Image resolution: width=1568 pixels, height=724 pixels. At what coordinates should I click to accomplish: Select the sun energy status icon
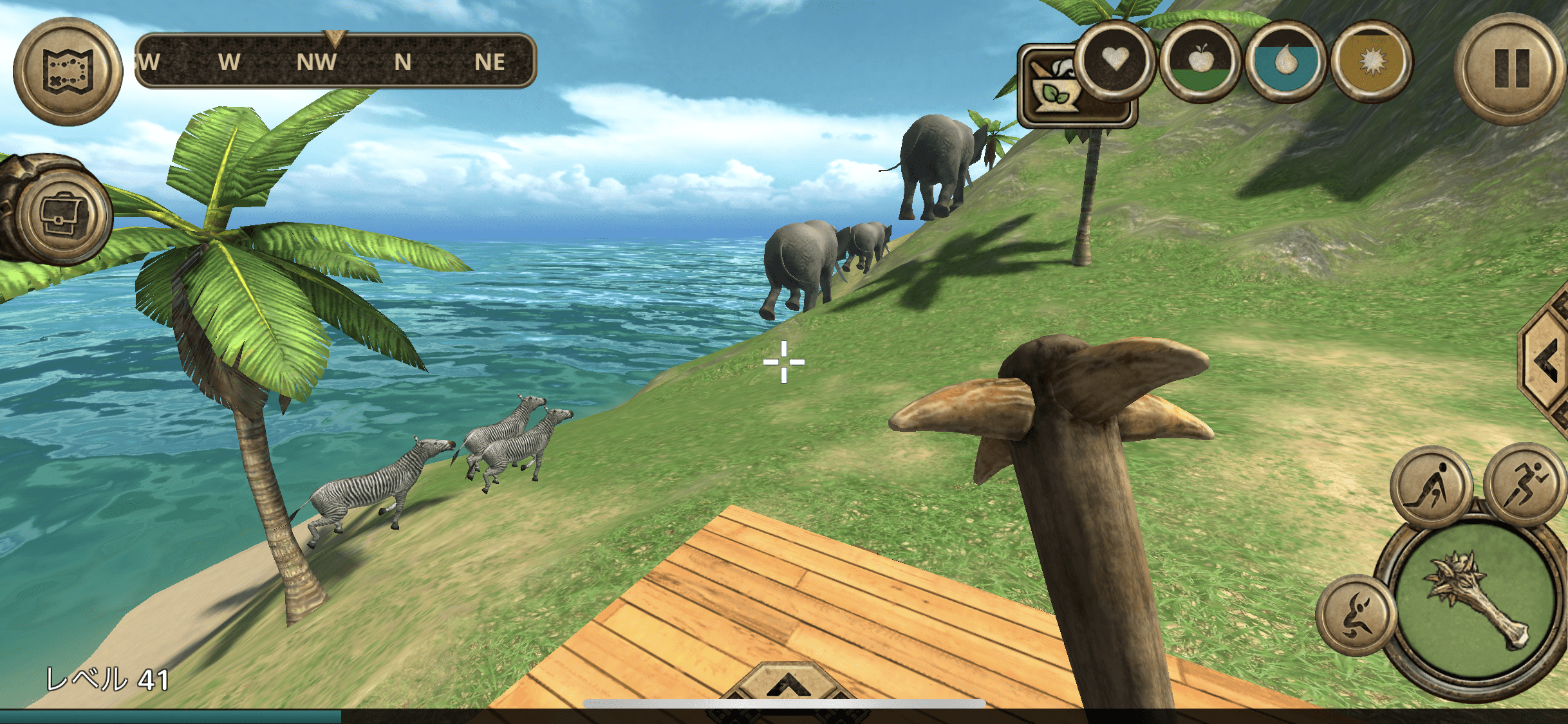pos(1371,62)
